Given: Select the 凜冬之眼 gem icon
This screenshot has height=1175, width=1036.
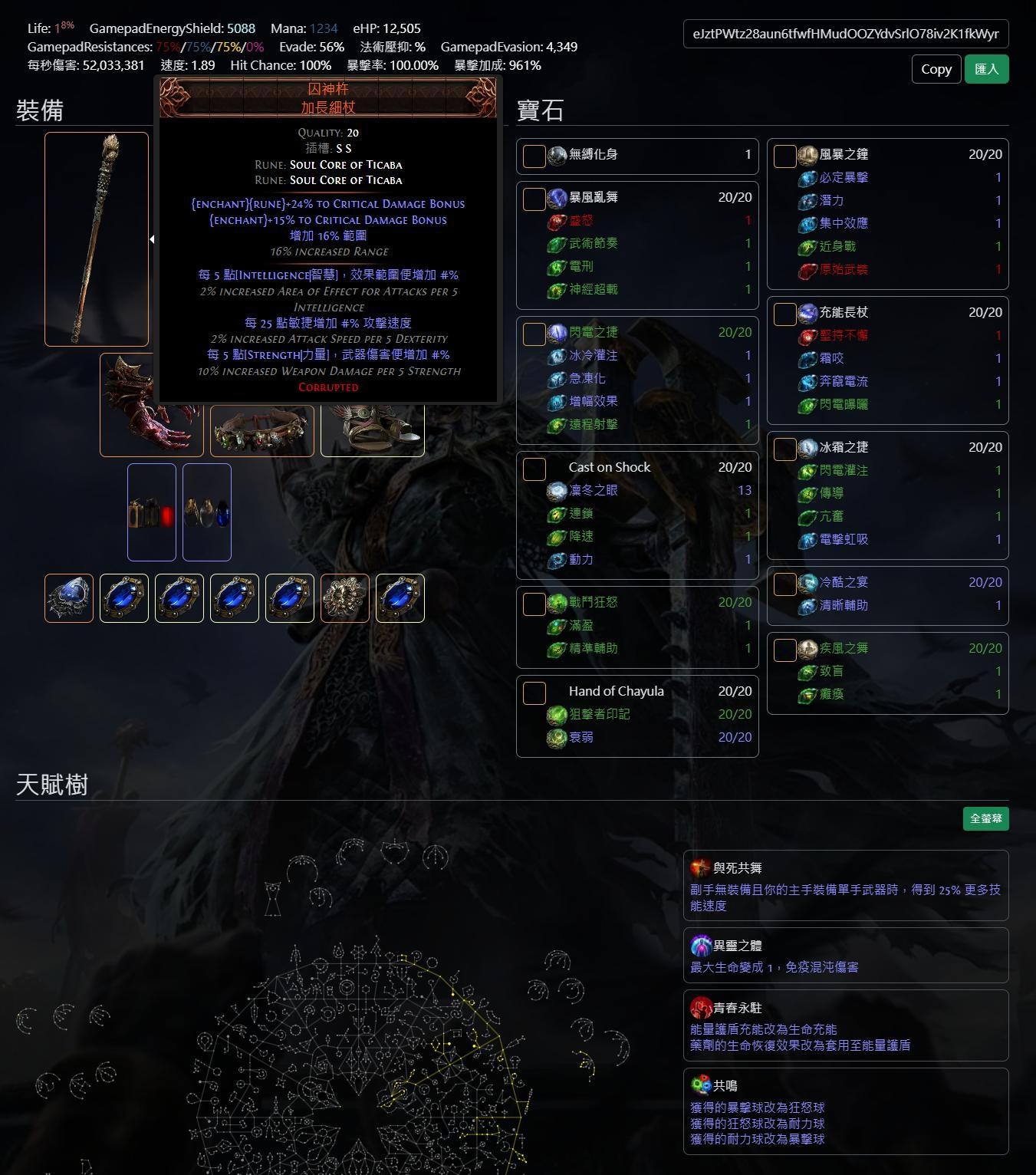Looking at the screenshot, I should [x=557, y=490].
